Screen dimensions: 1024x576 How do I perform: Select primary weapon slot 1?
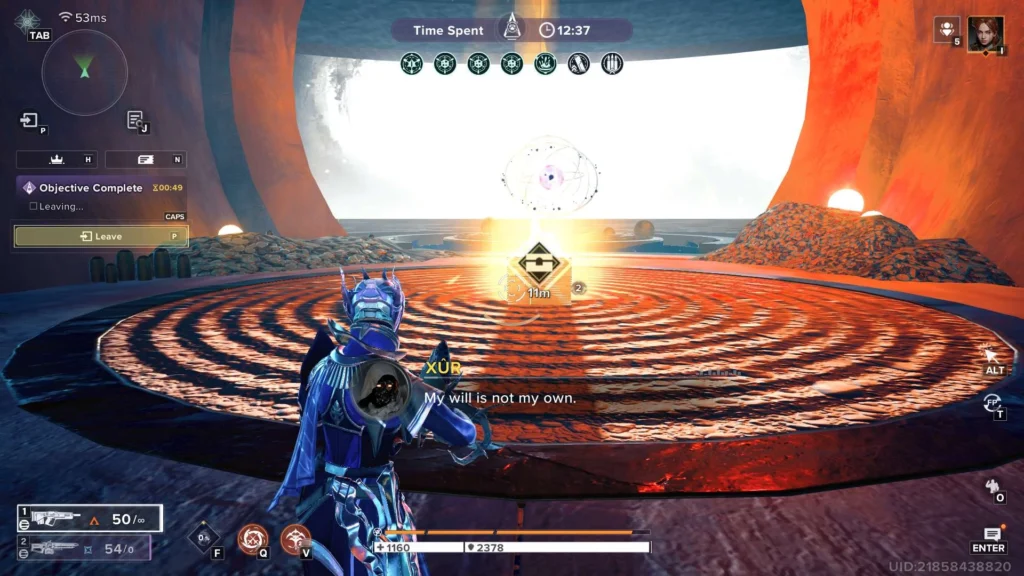click(x=90, y=518)
